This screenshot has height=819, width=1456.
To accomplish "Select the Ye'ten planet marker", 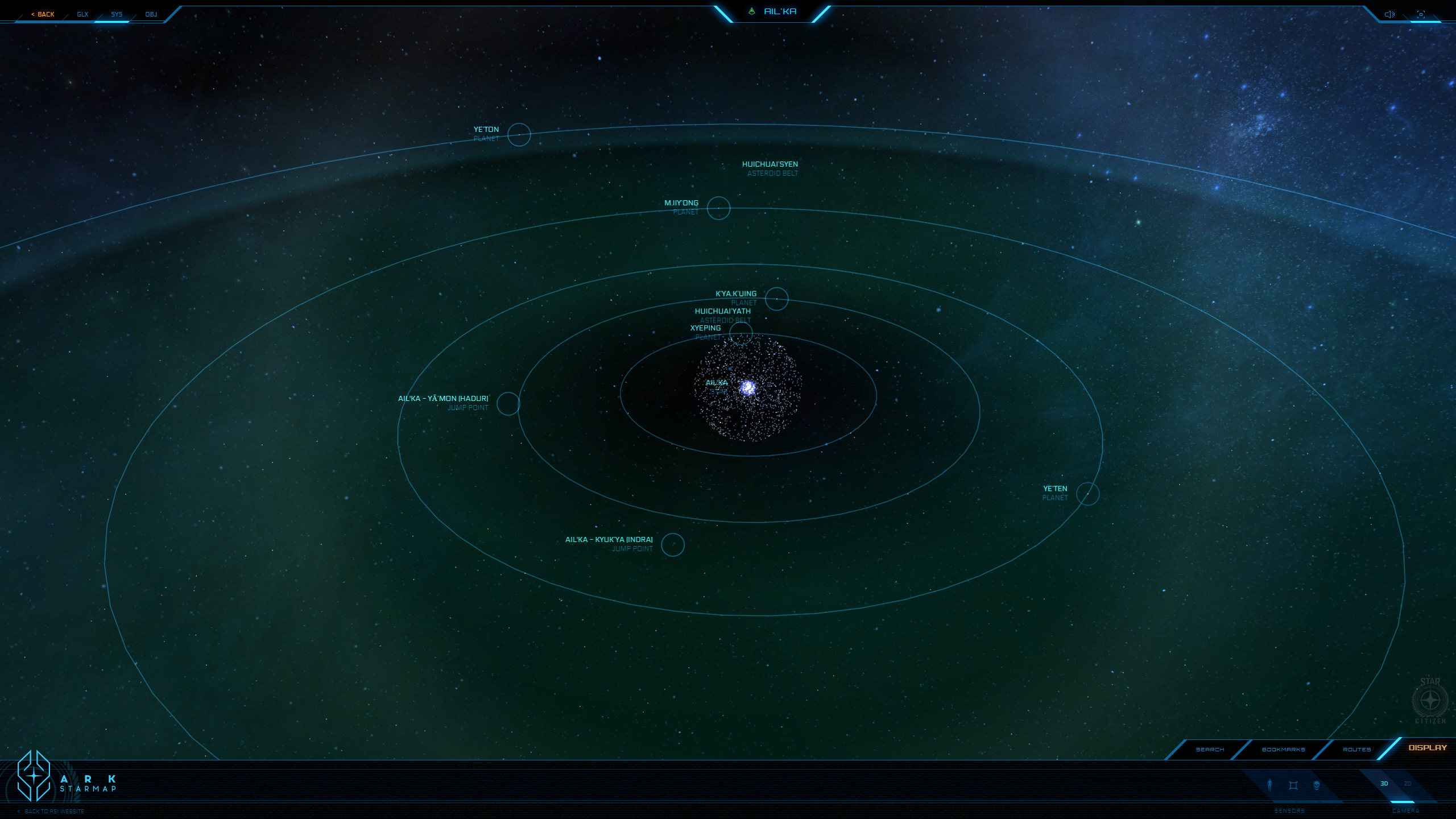I will click(x=1087, y=494).
